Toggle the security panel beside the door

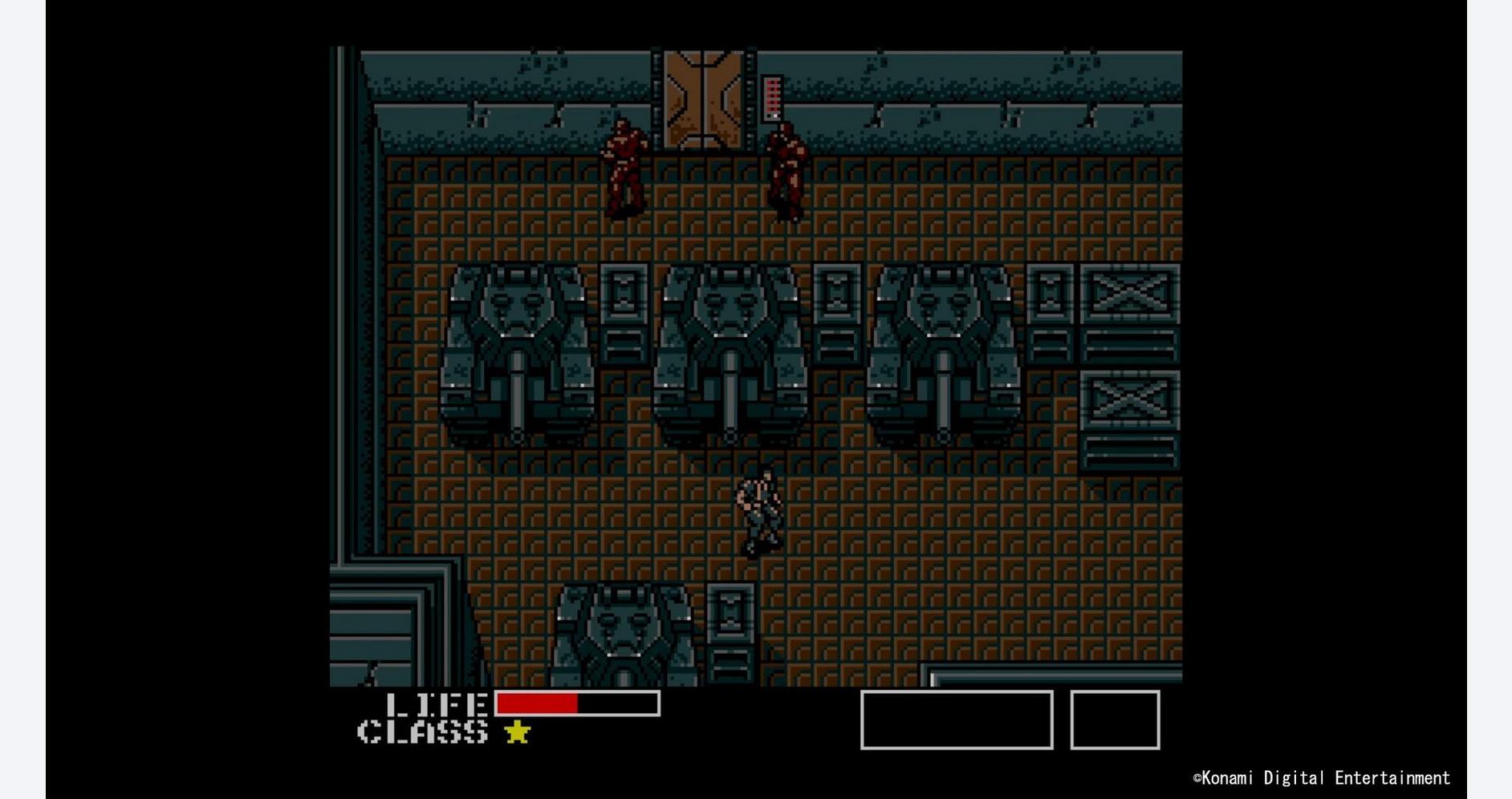(773, 96)
